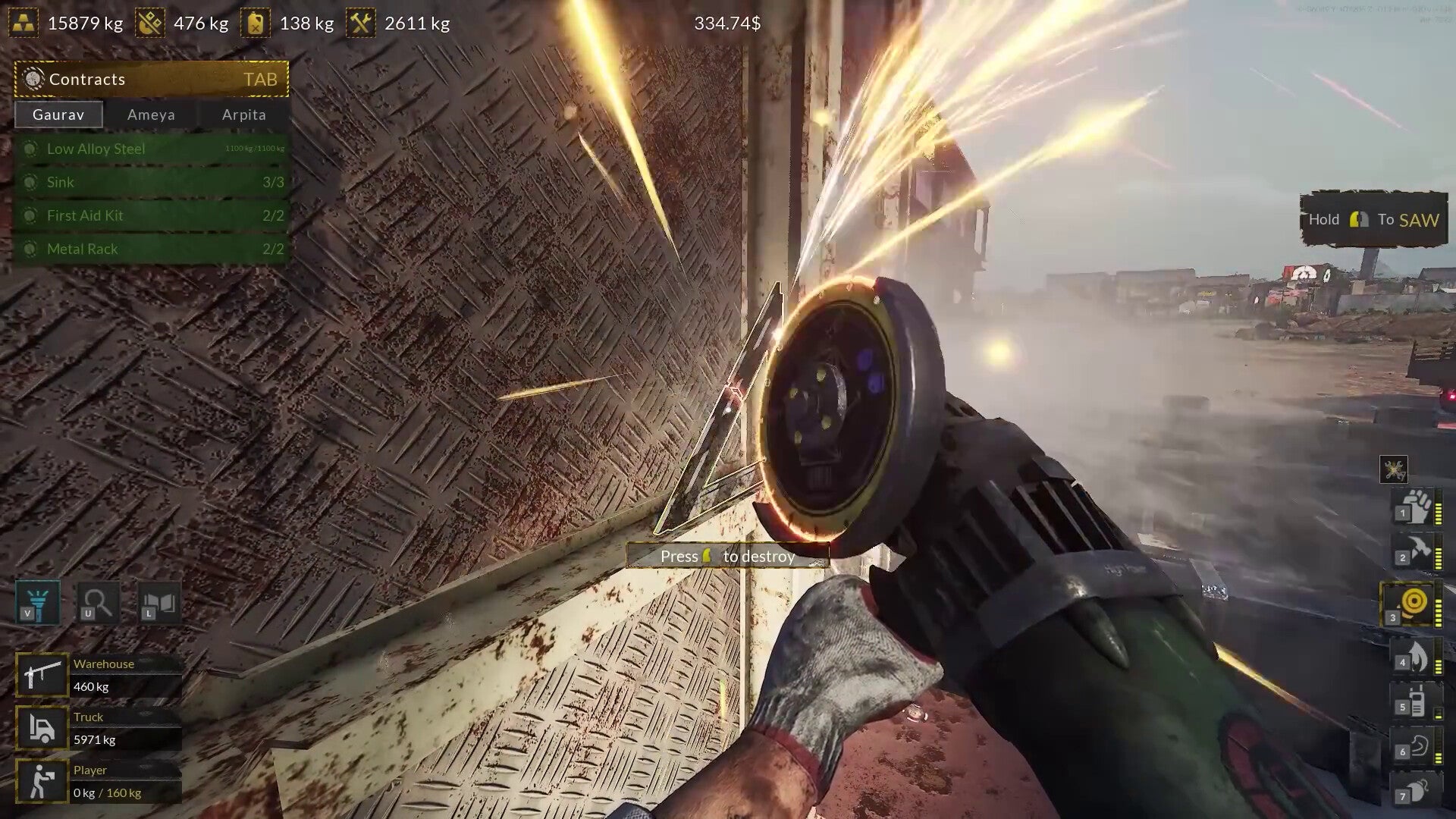Show Arpita's contracts tab
Viewport: 1456px width, 819px height.
pyautogui.click(x=243, y=115)
